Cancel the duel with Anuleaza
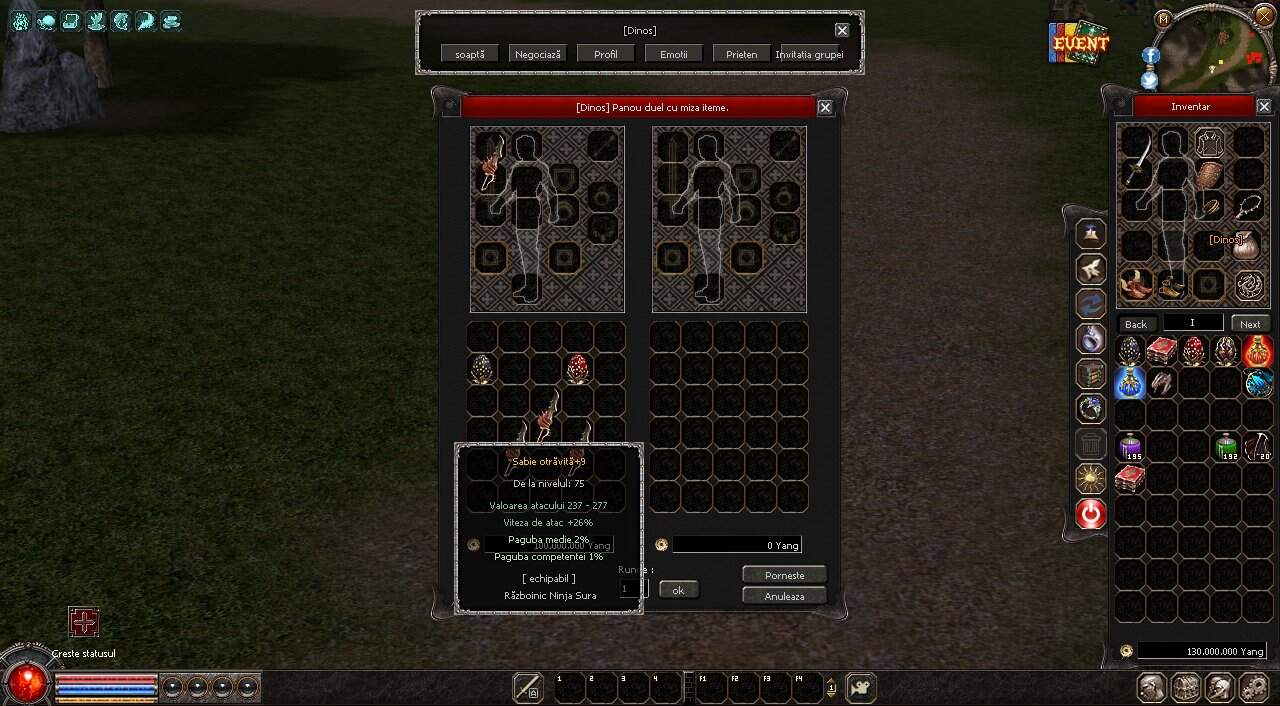This screenshot has width=1280, height=706. click(785, 596)
